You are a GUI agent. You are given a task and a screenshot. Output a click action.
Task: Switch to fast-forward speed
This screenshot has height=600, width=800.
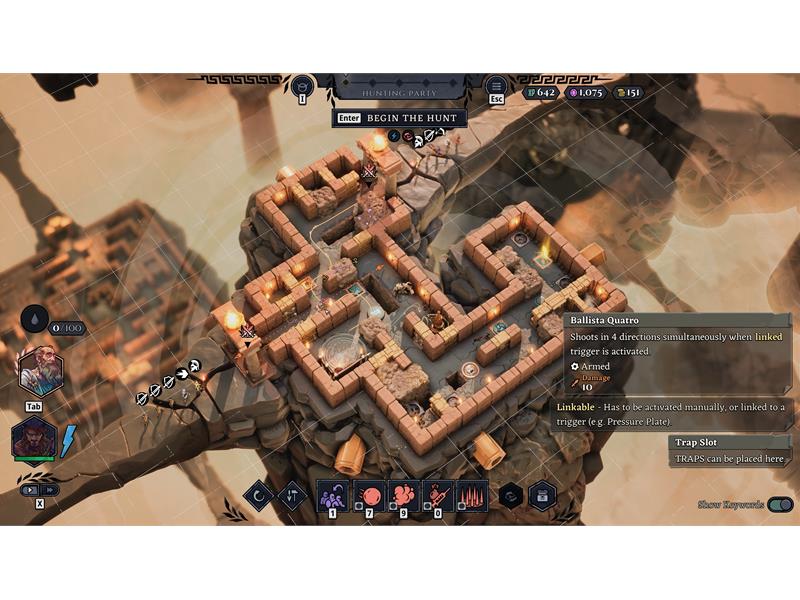click(x=48, y=490)
